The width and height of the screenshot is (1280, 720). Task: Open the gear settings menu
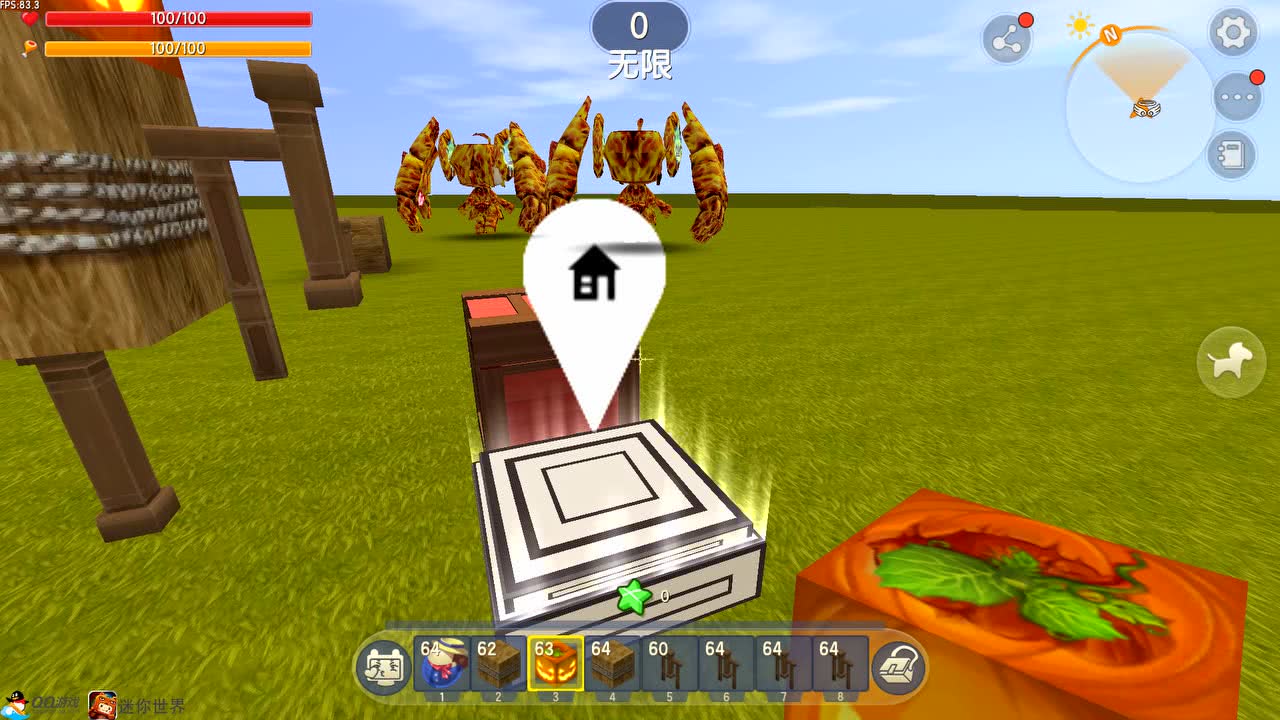click(1233, 33)
